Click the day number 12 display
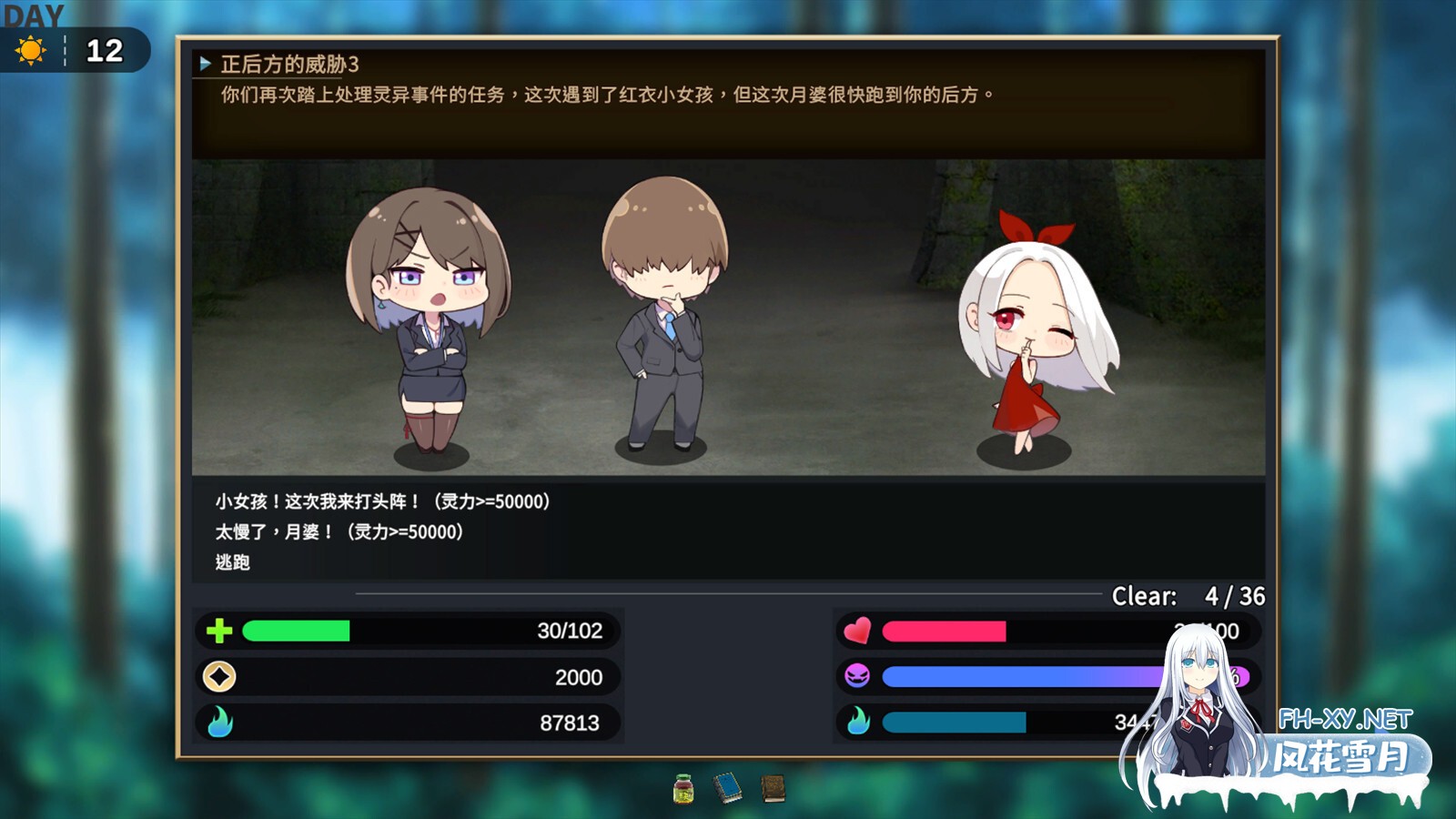 103,51
